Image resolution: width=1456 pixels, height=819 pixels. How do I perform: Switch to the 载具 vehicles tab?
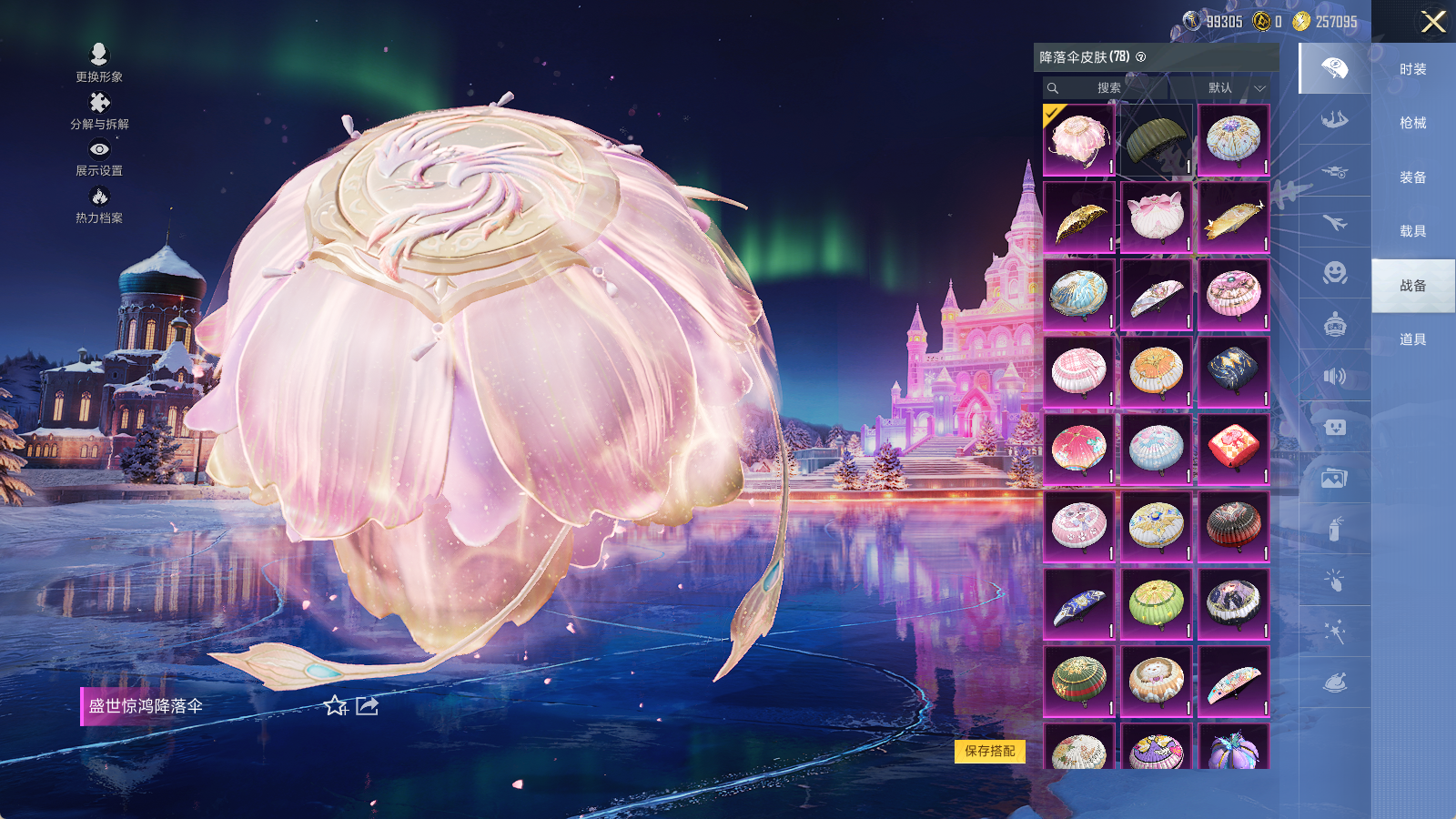click(1412, 231)
